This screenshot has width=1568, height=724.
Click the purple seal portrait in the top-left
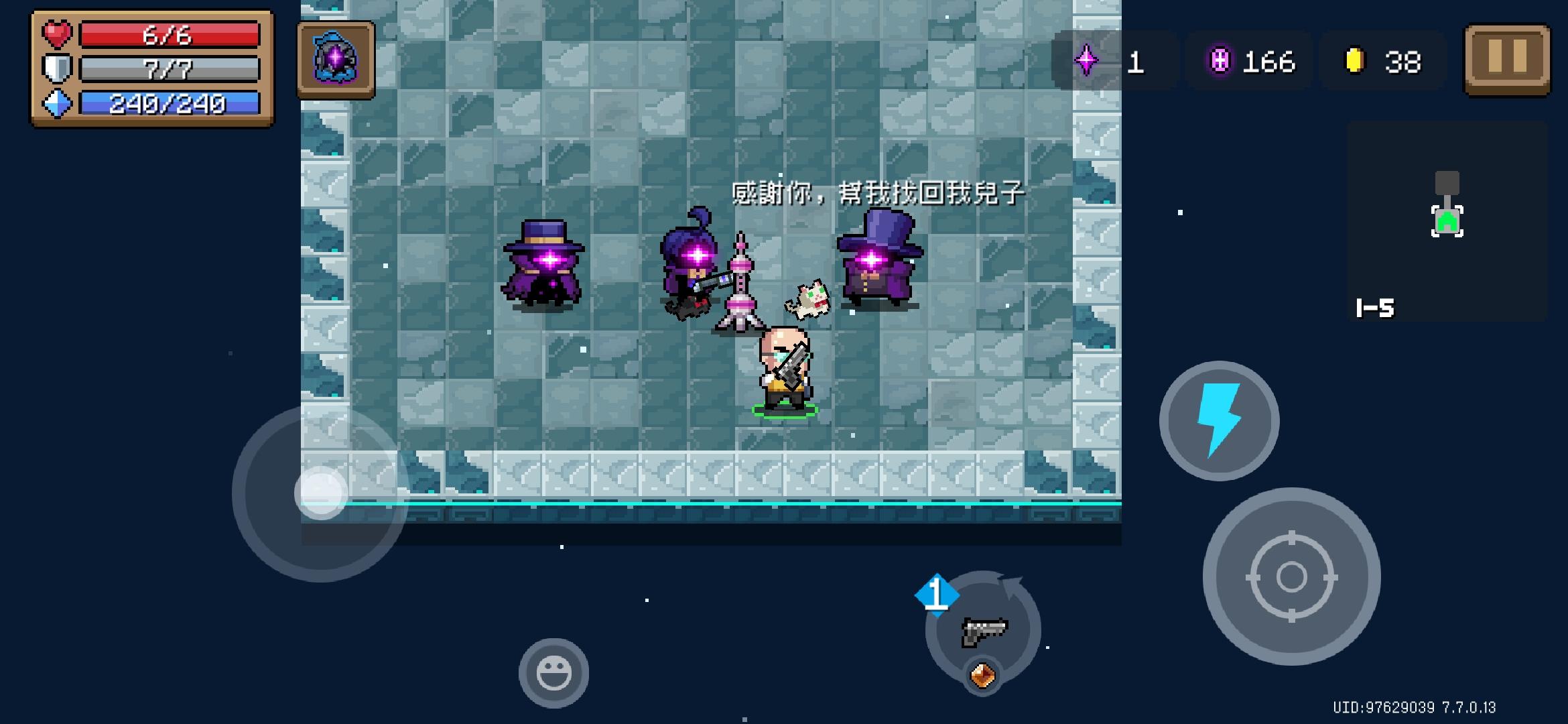pos(335,61)
